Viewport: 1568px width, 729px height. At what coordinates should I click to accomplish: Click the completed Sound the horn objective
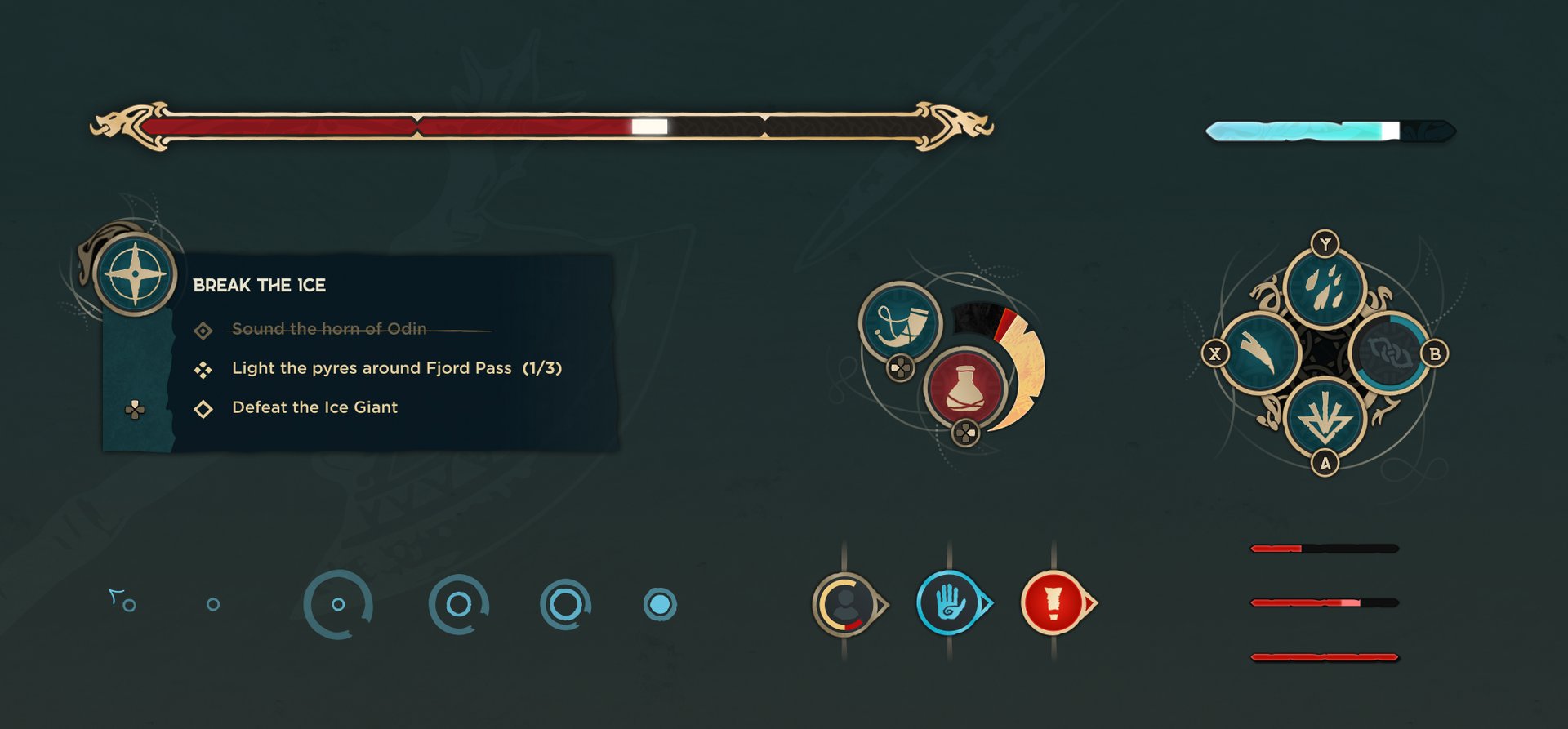pos(329,329)
